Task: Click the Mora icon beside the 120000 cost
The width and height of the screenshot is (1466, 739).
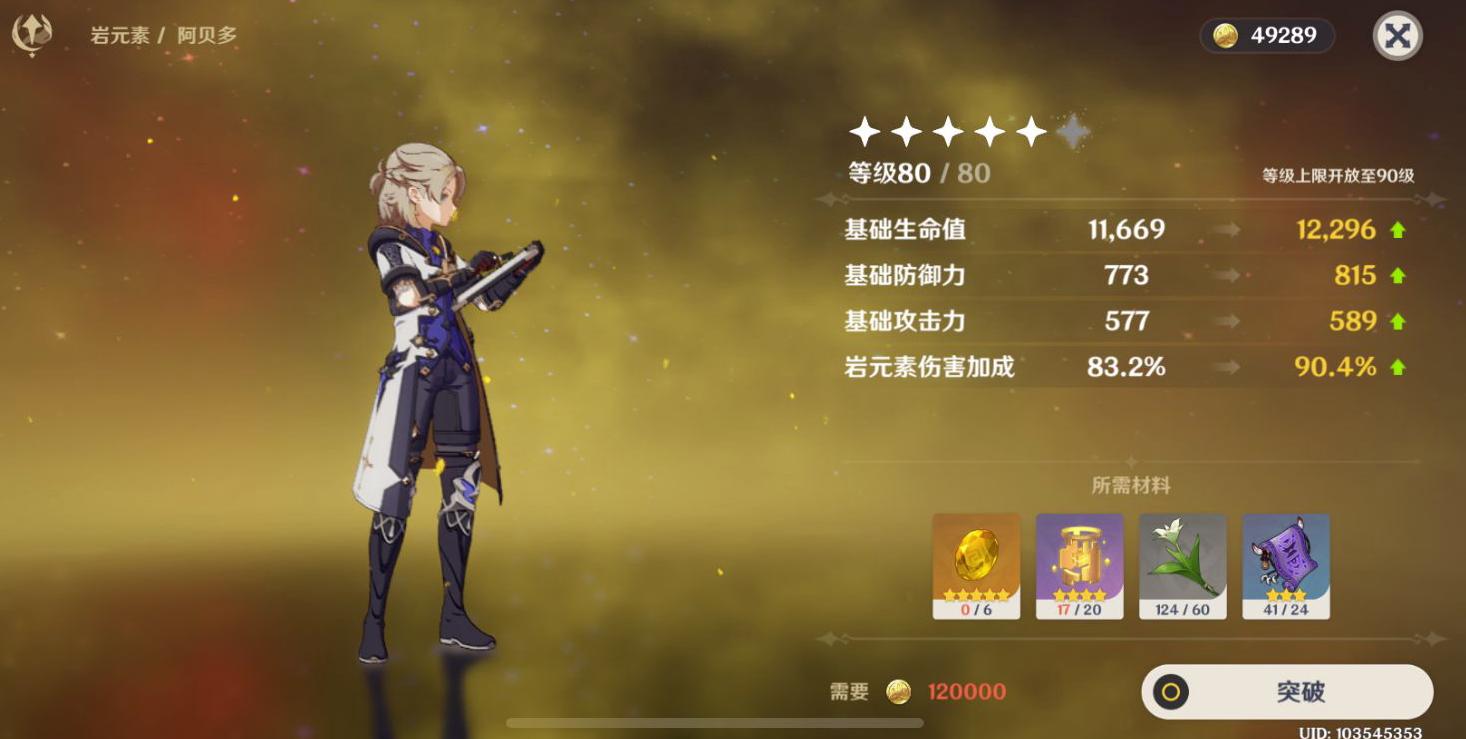Action: [898, 691]
